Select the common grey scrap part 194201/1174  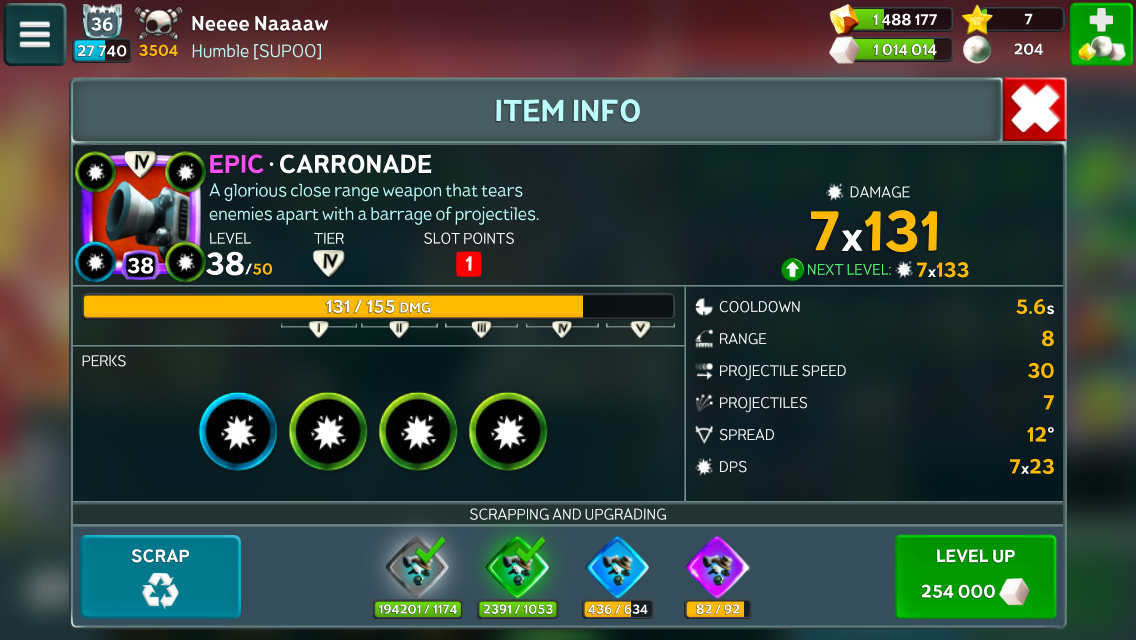tap(416, 569)
